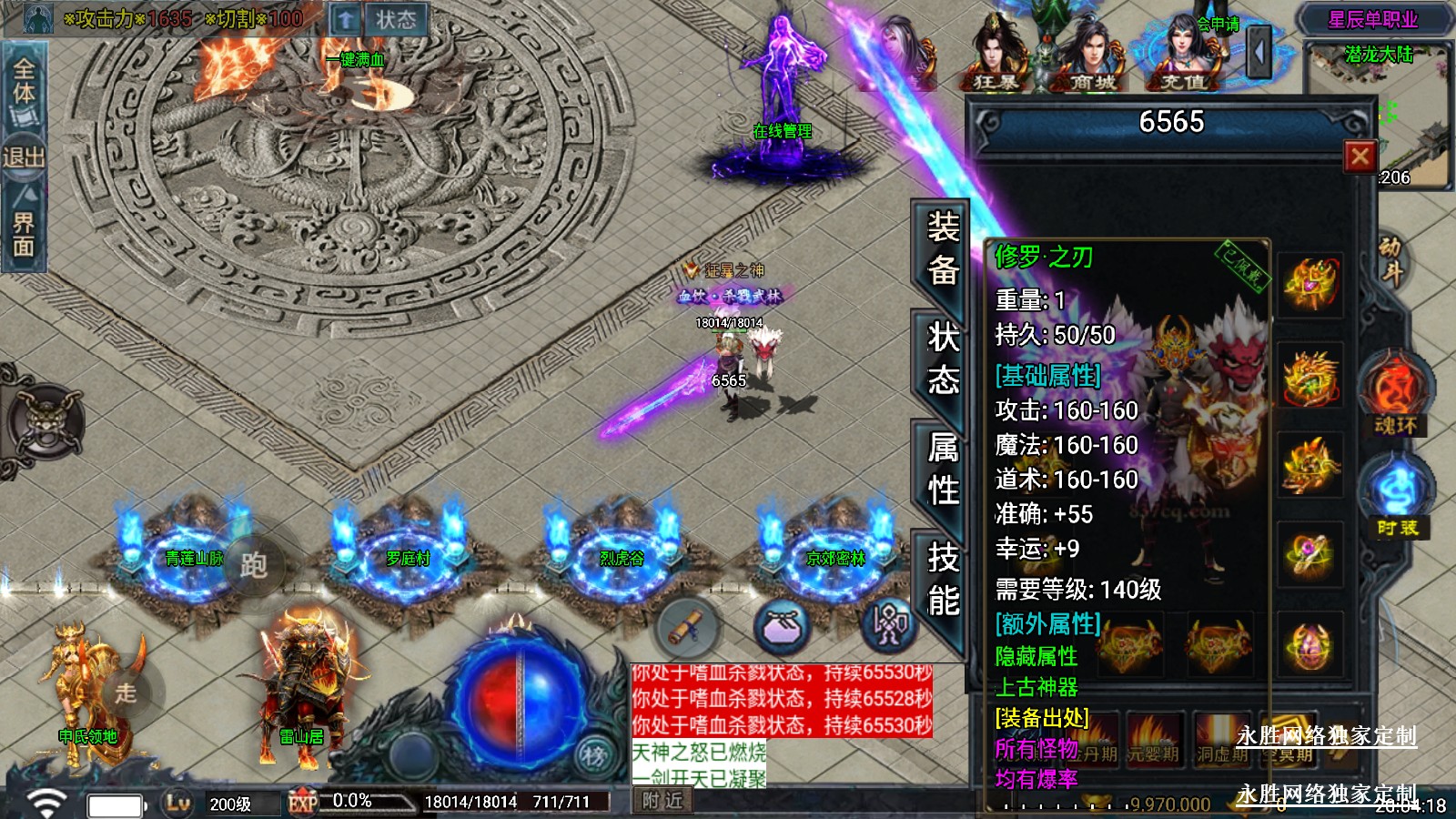The height and width of the screenshot is (819, 1456).
Task: Click the 星辰单职业 banner button
Action: coord(1372,20)
